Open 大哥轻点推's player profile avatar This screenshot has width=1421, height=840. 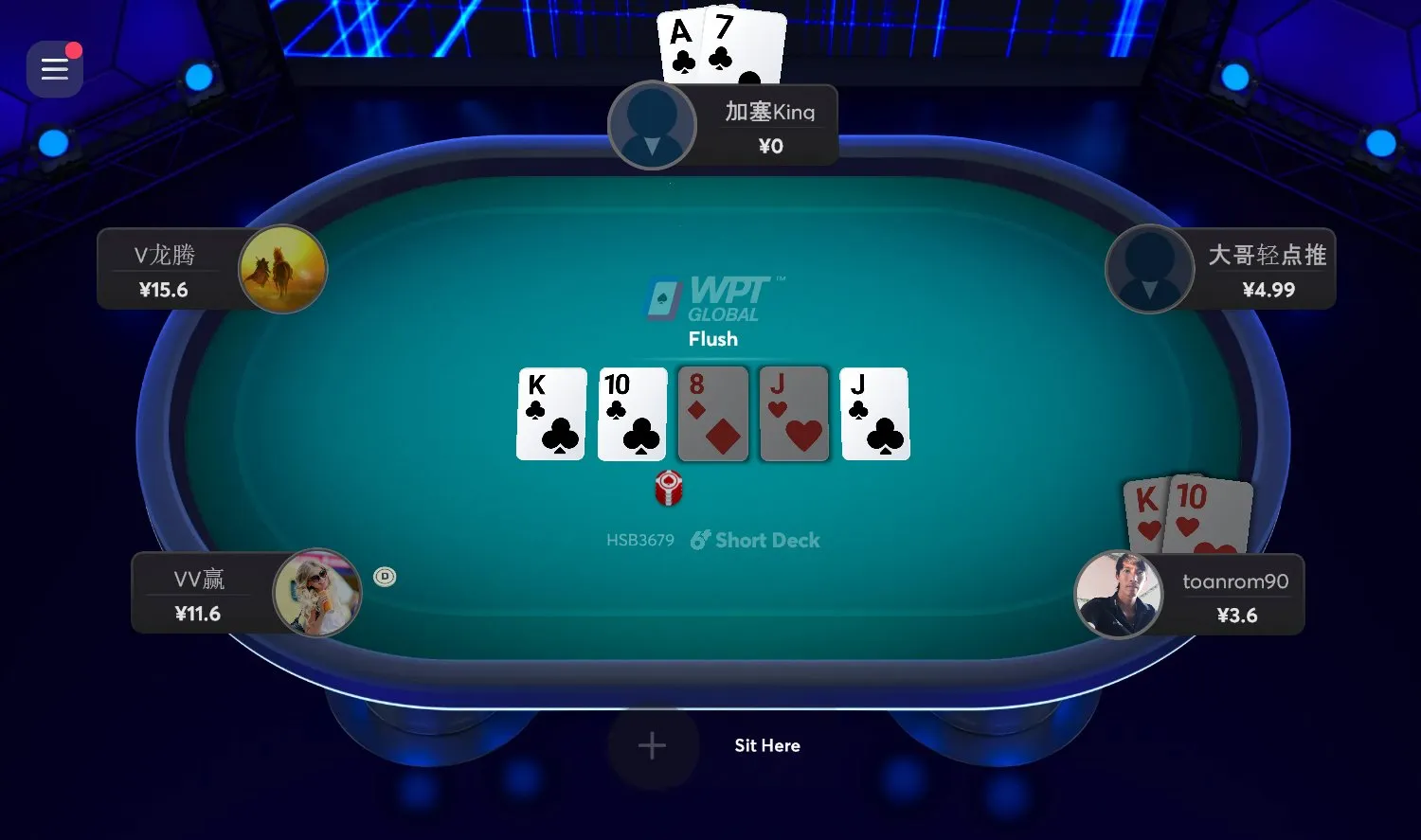pos(1149,269)
